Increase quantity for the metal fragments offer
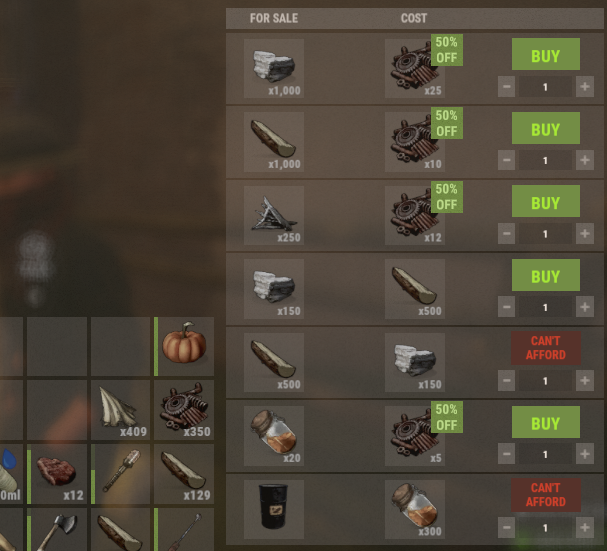This screenshot has width=607, height=551. pos(585,234)
